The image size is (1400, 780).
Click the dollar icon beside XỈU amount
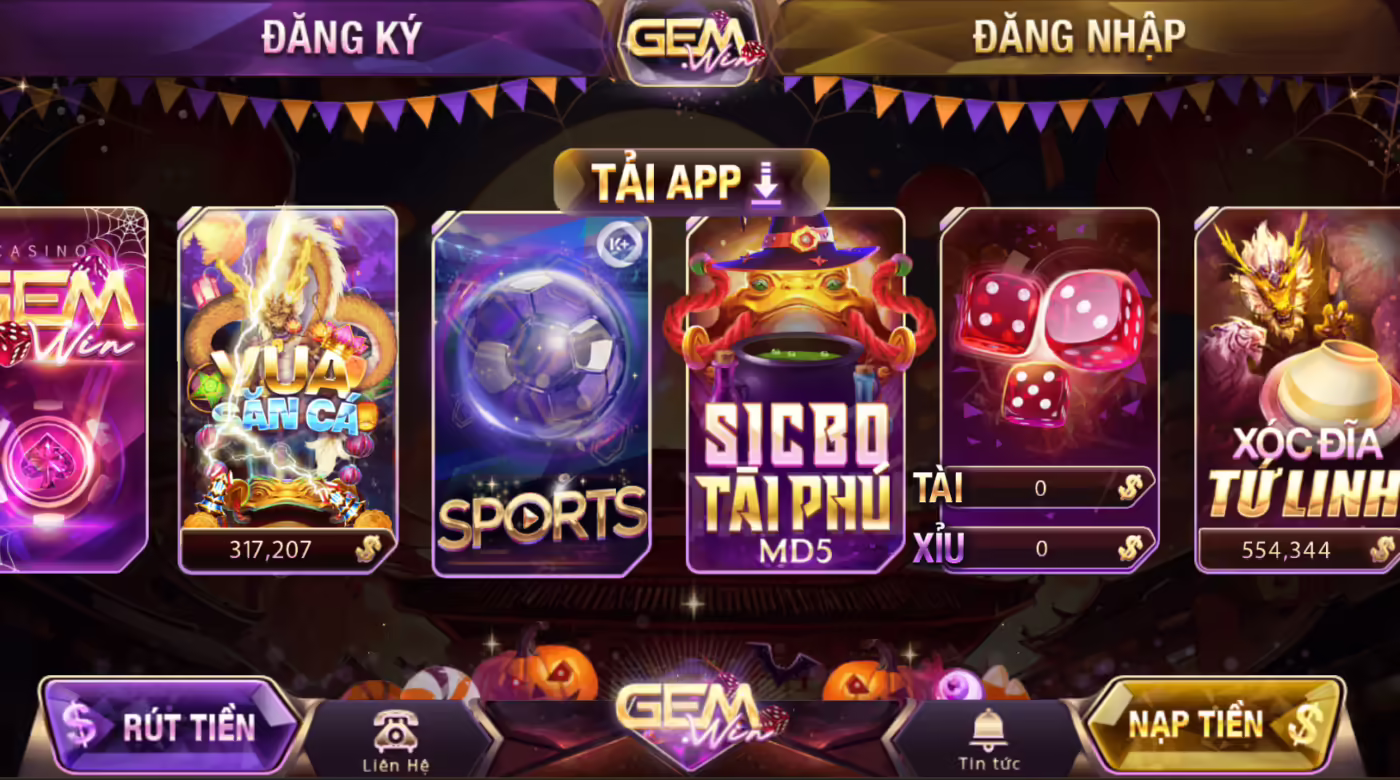pos(1131,548)
